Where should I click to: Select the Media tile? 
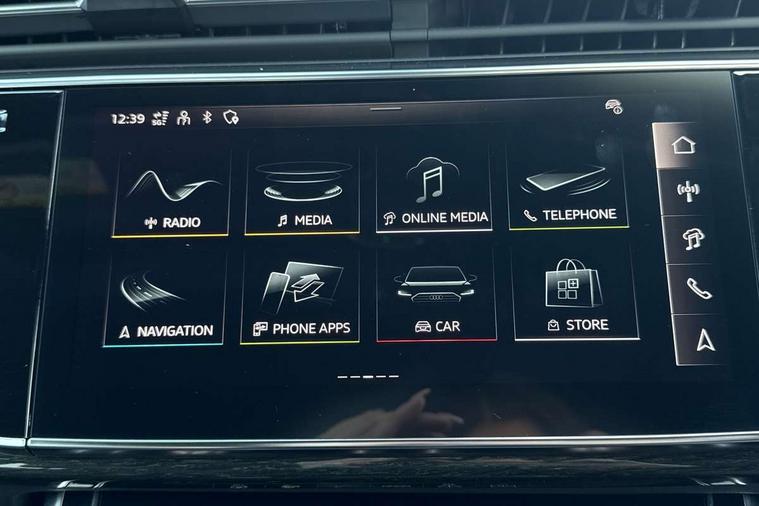click(x=302, y=192)
